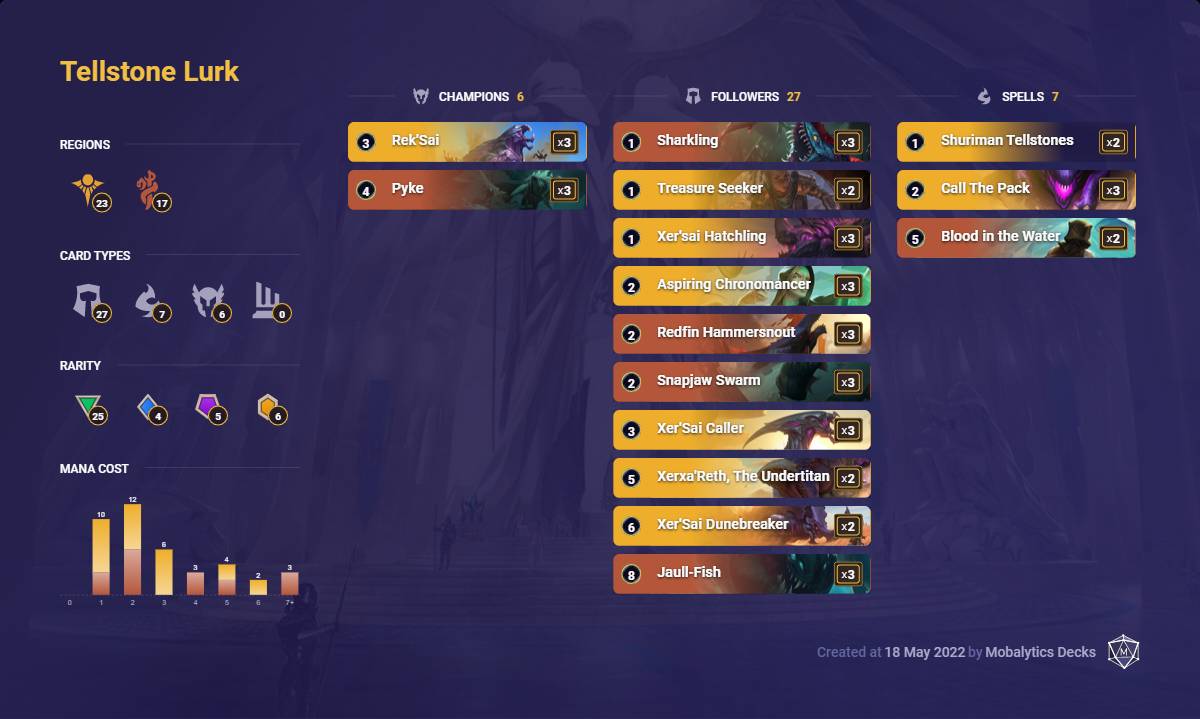Select Redfin Hammersnout in the list

(741, 334)
